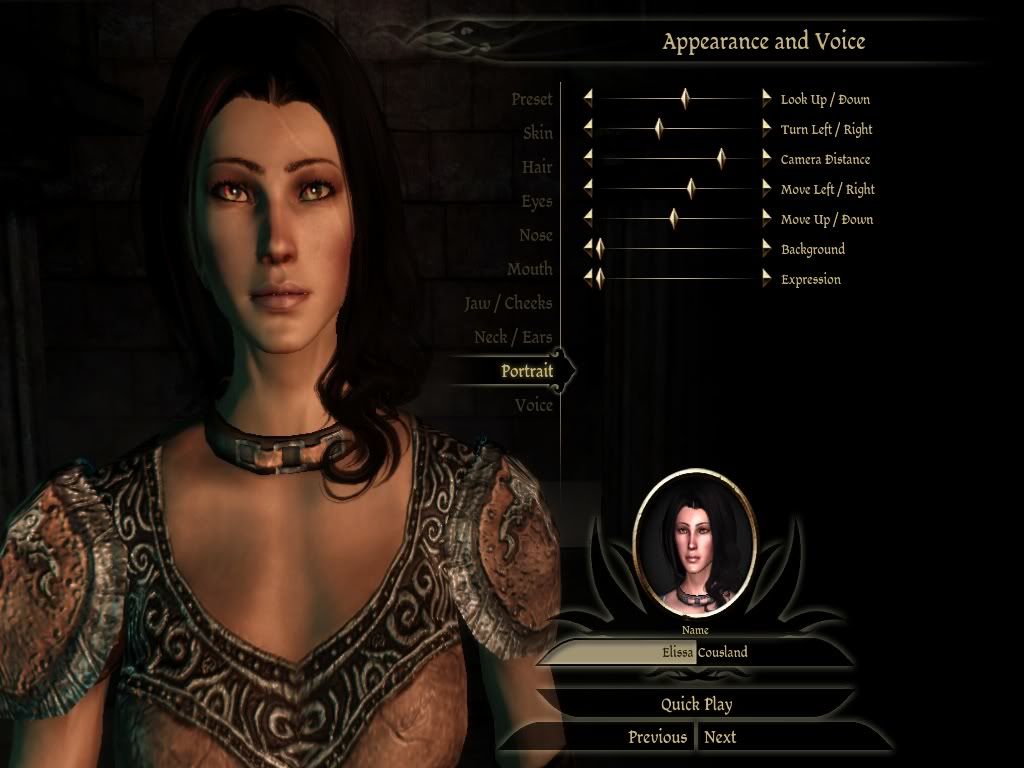
Task: Switch to the Mouth category
Action: 529,269
